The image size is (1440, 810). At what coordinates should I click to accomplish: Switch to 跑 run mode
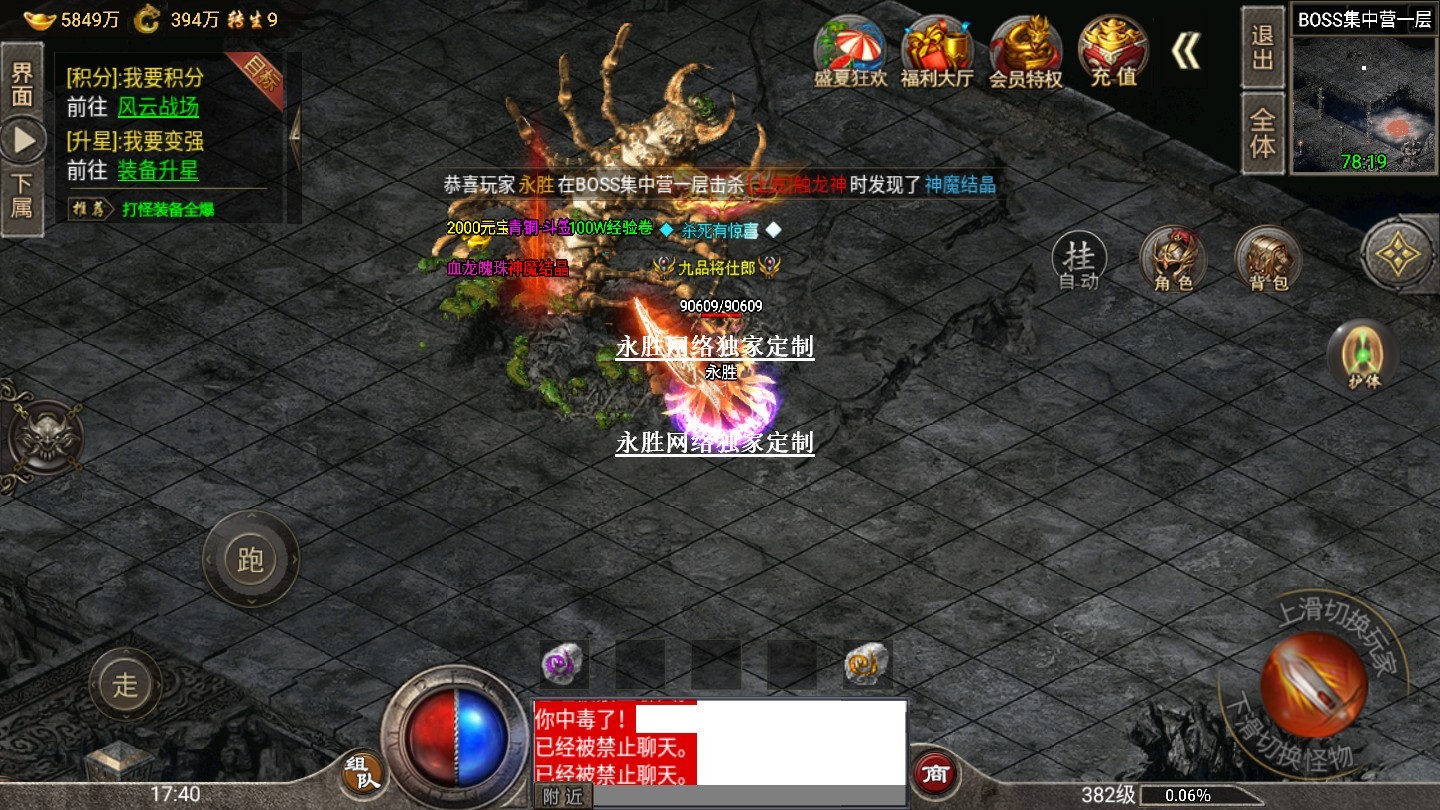[x=250, y=558]
